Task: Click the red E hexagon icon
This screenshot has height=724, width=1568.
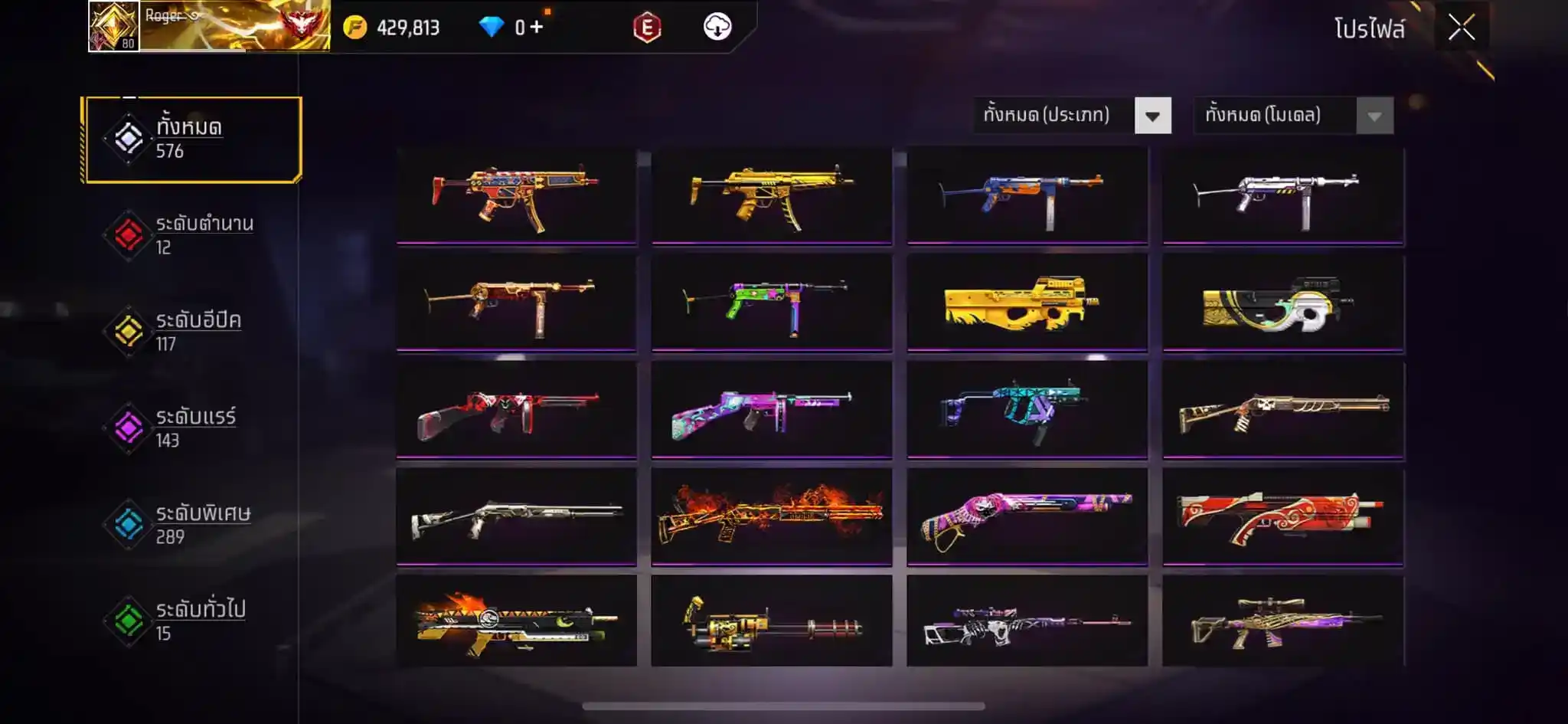Action: coord(647,28)
